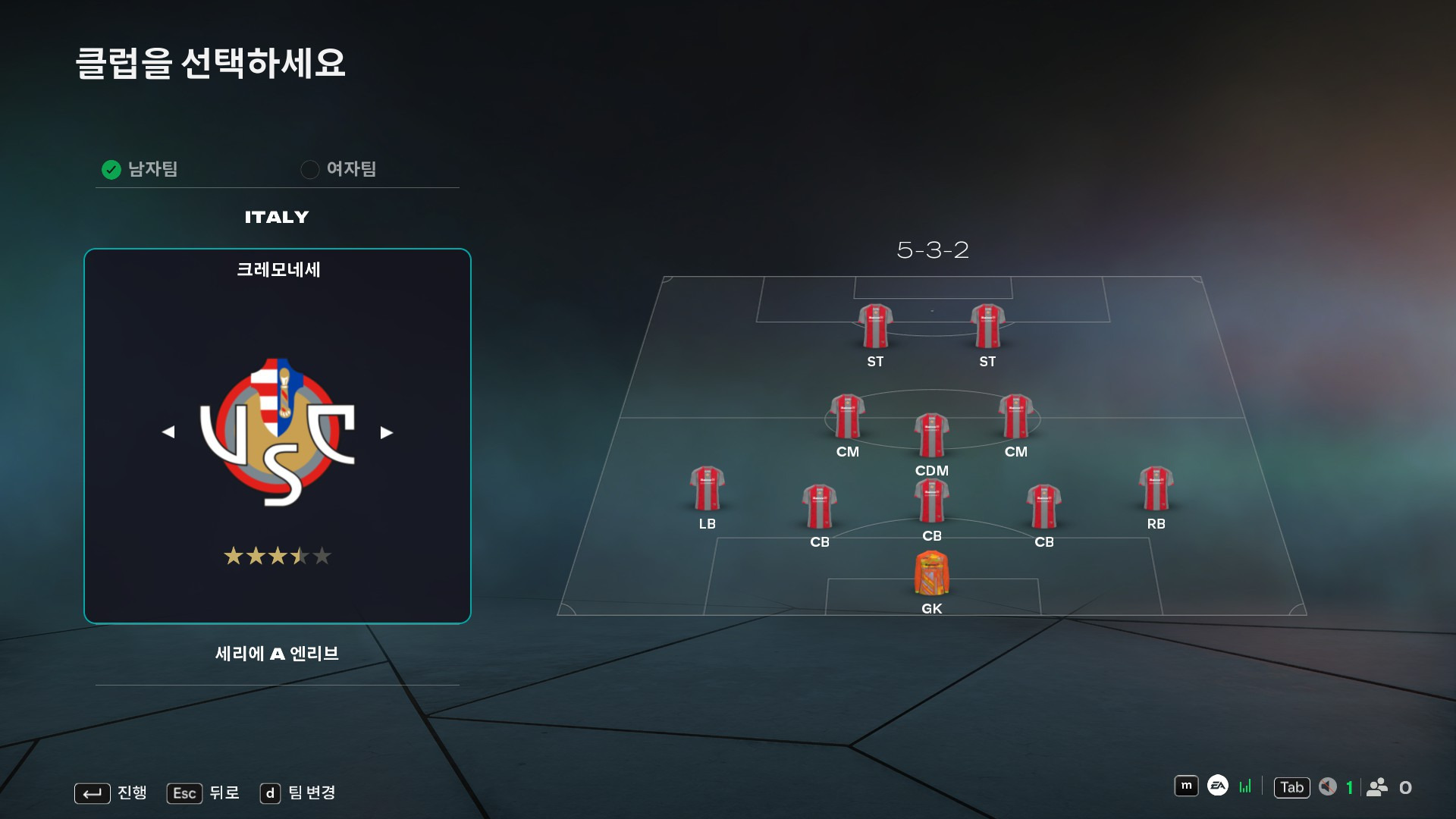This screenshot has height=819, width=1456.
Task: Choose the 크레모네세 club crest
Action: (x=278, y=432)
